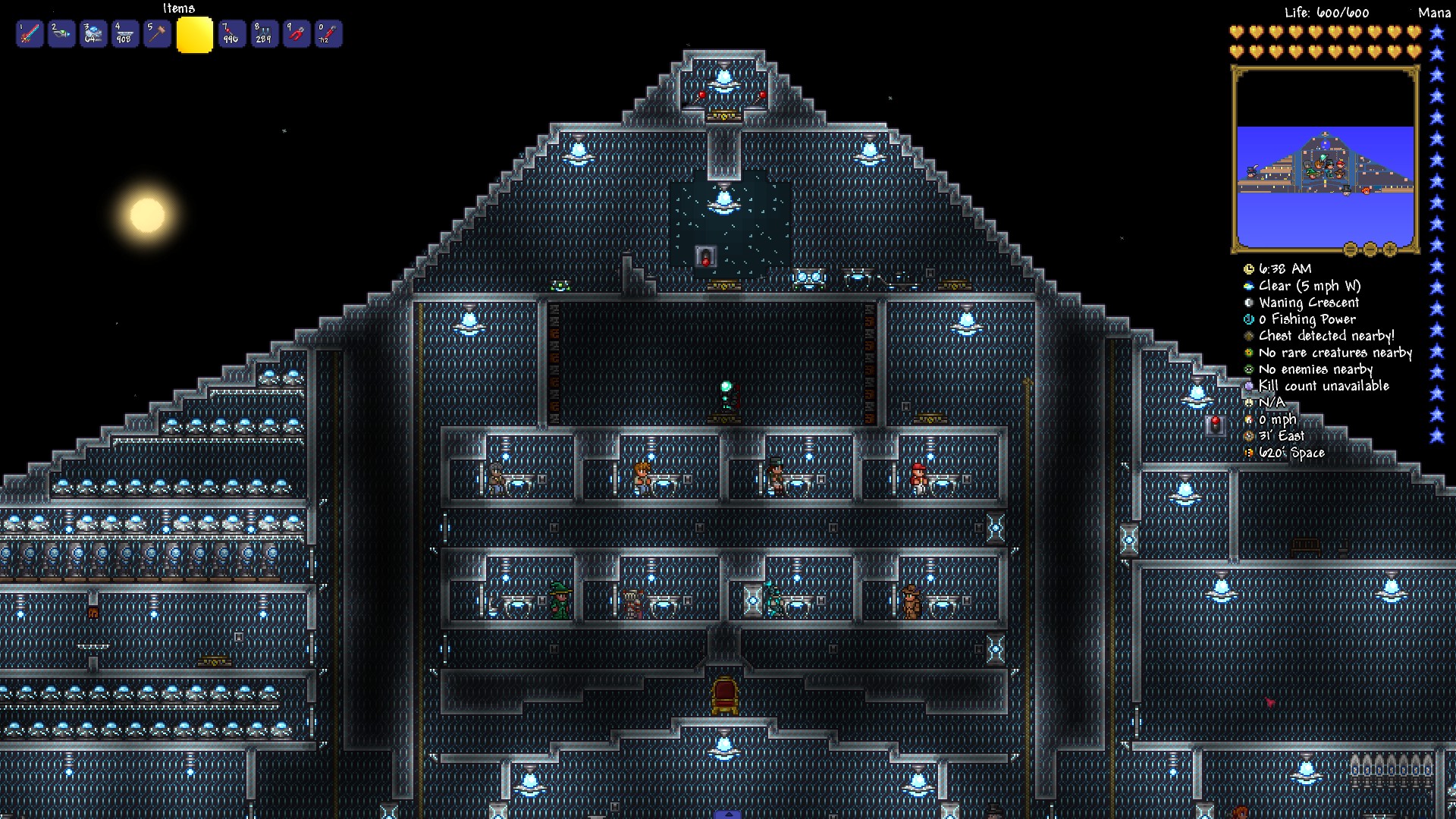This screenshot has width=1456, height=819.
Task: Select the red wrench in hotbar slot 9
Action: pos(297,33)
